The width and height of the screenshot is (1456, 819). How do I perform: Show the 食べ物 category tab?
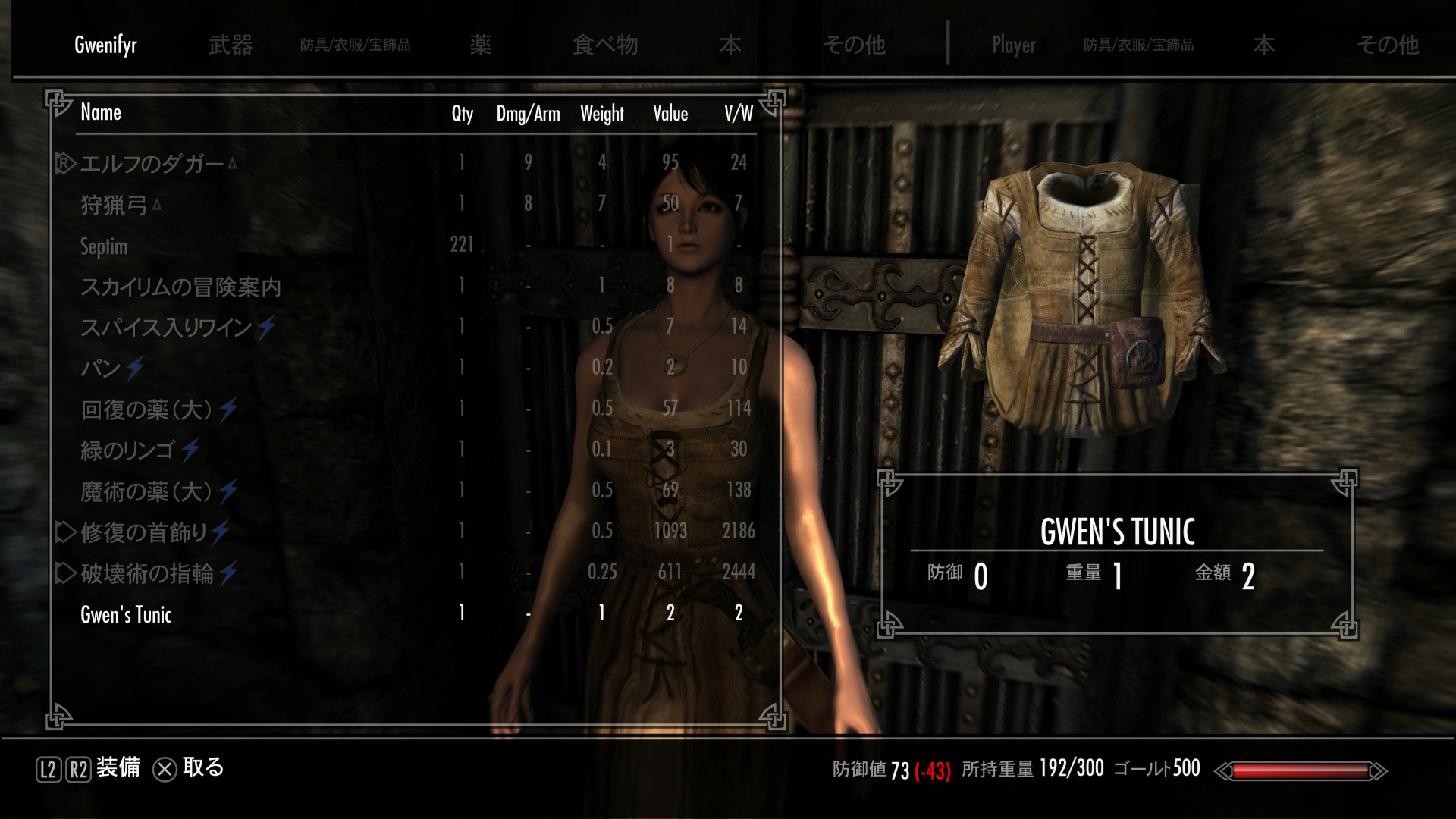click(604, 45)
